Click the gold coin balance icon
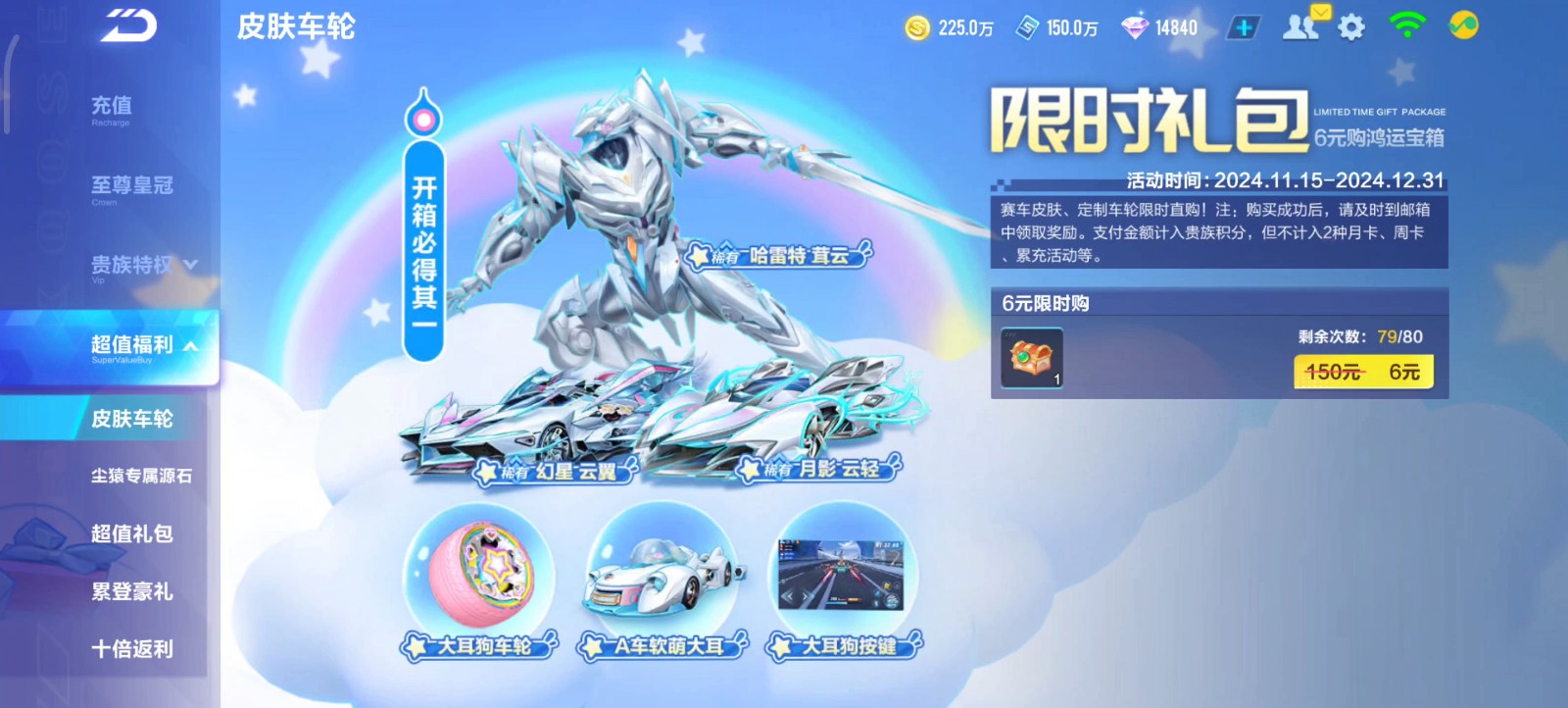The height and width of the screenshot is (708, 1568). (916, 26)
